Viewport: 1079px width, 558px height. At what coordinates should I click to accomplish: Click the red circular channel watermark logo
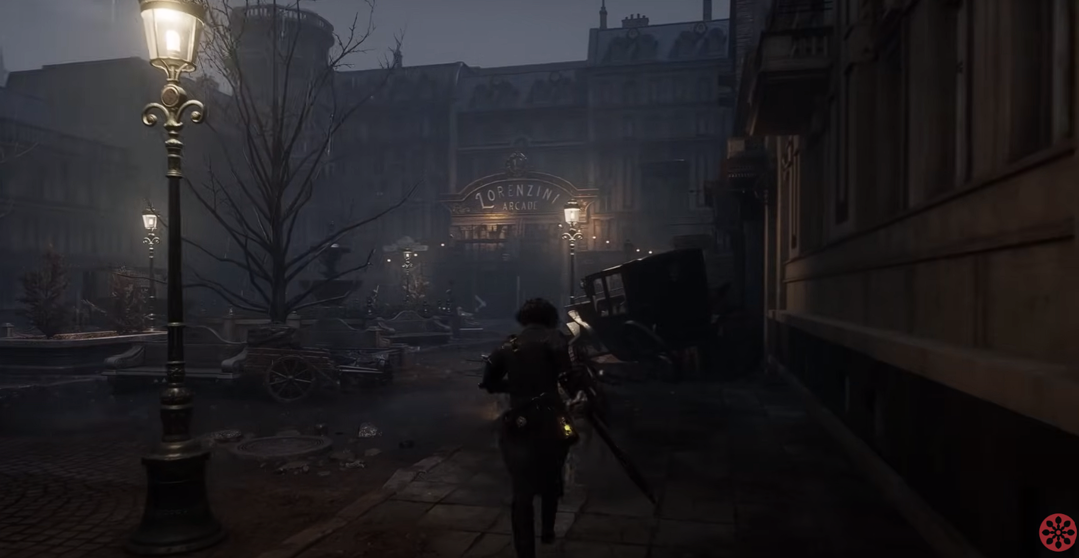click(x=1057, y=531)
